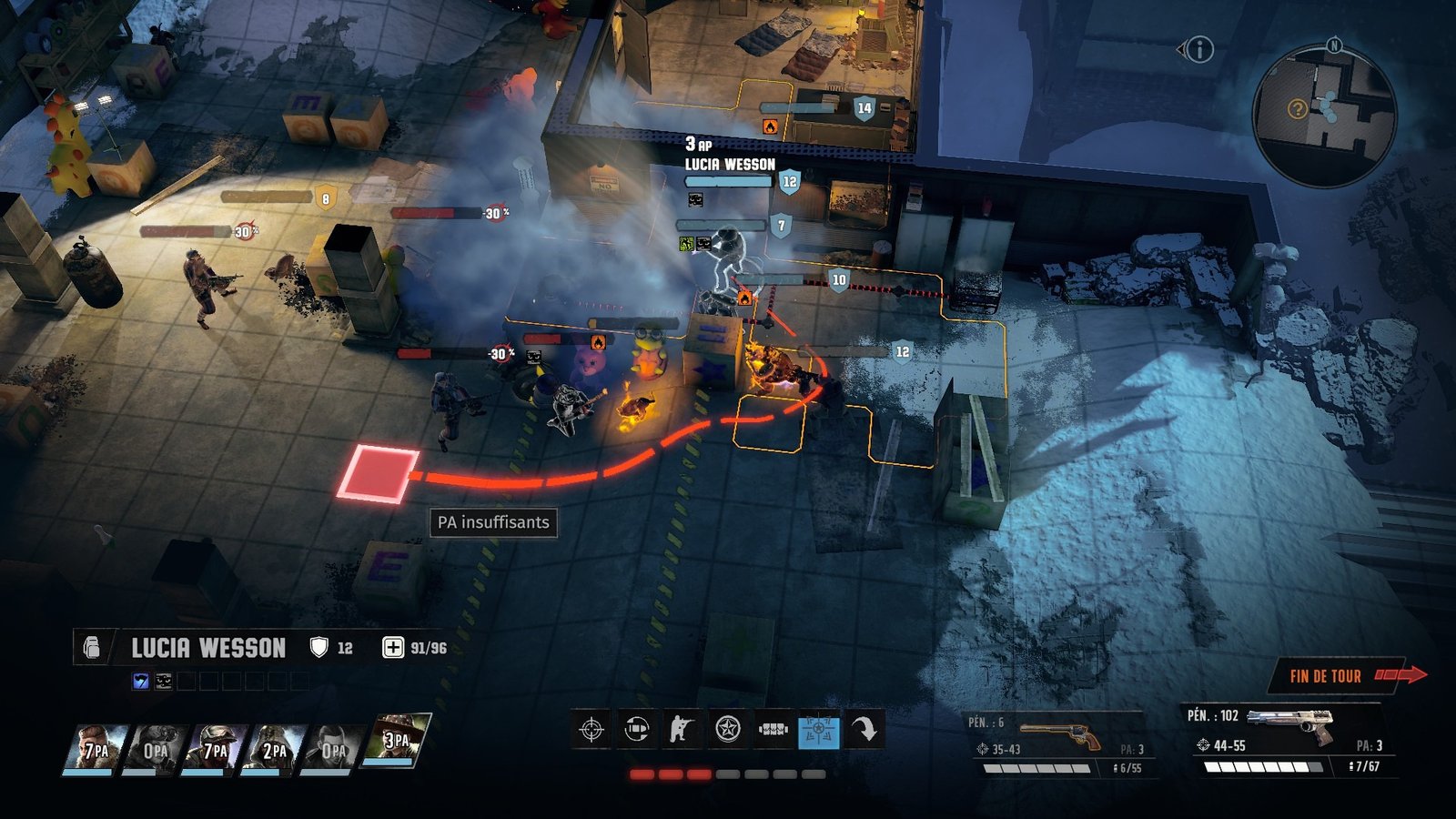Activate the crosshair attack action
1456x819 pixels.
coord(591,730)
